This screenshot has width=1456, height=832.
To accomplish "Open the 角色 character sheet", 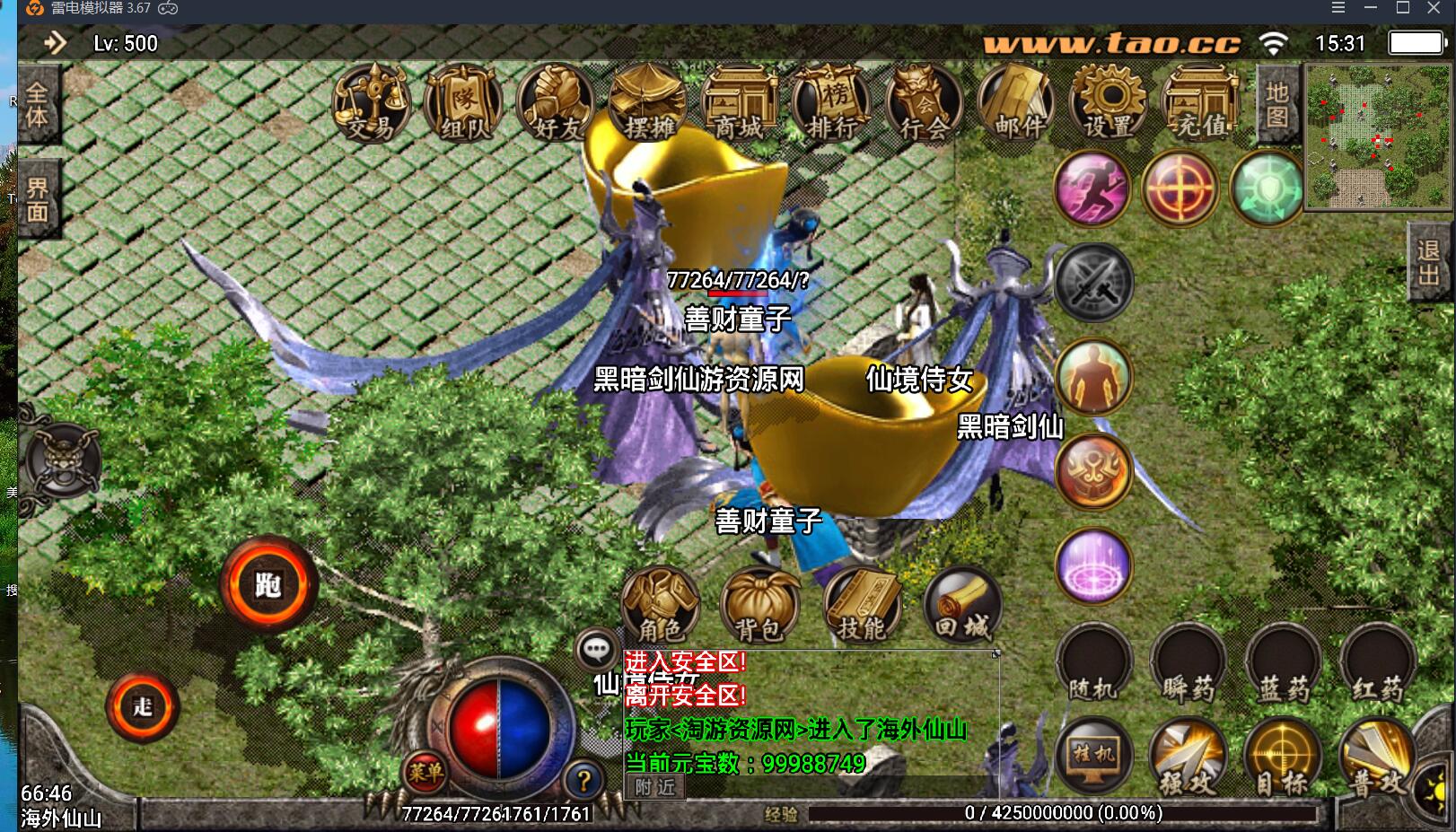I will (660, 605).
